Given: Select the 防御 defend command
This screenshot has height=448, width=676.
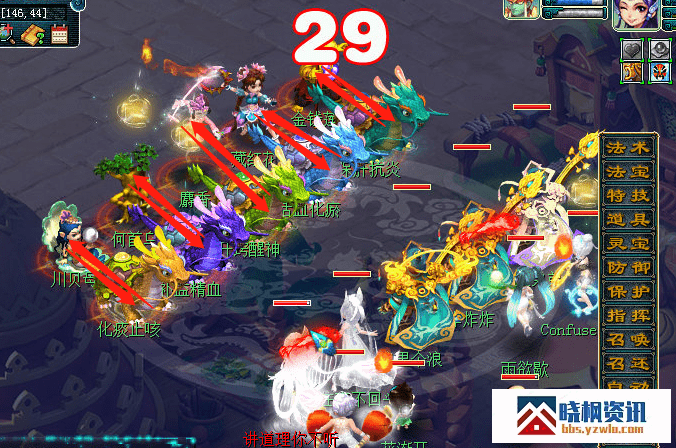Looking at the screenshot, I should click(628, 267).
